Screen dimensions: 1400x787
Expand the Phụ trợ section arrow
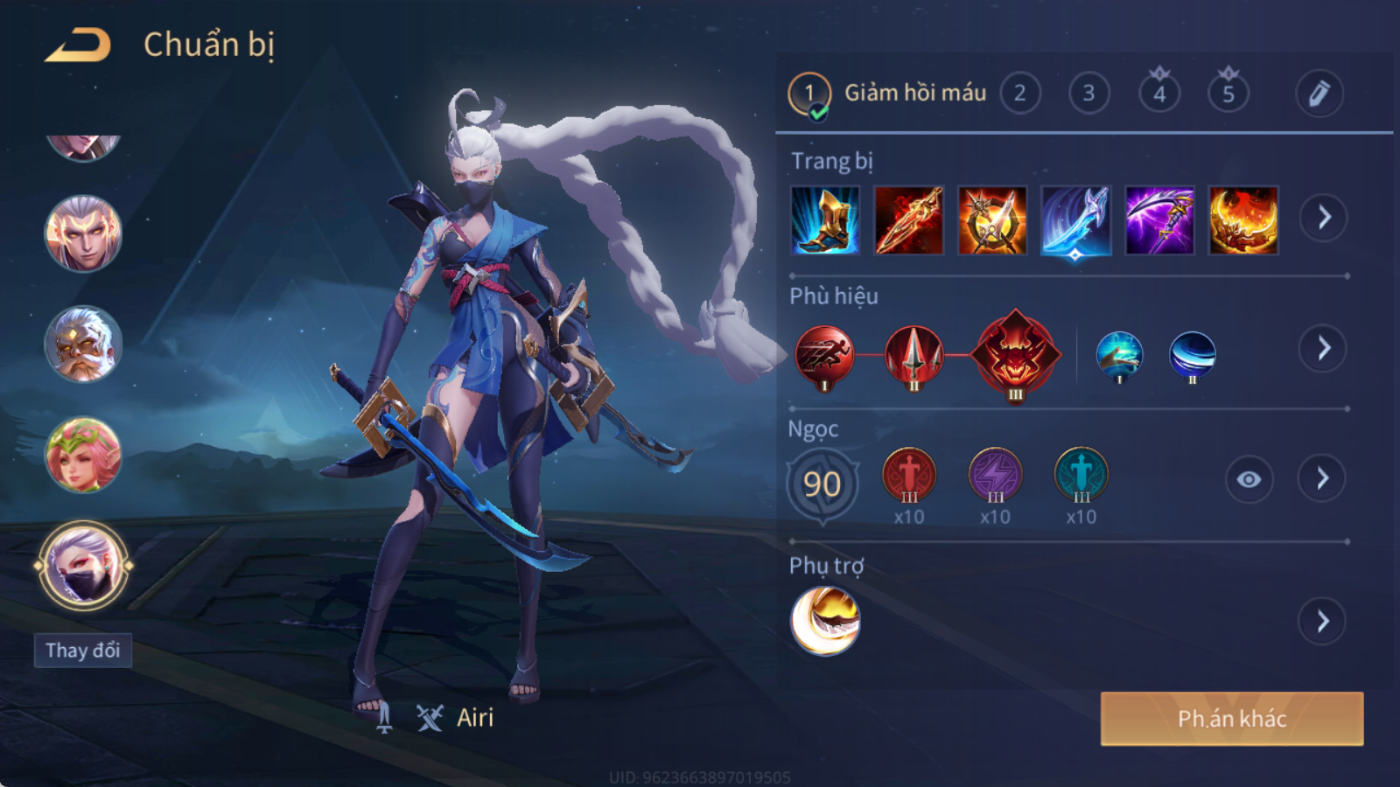click(x=1322, y=622)
